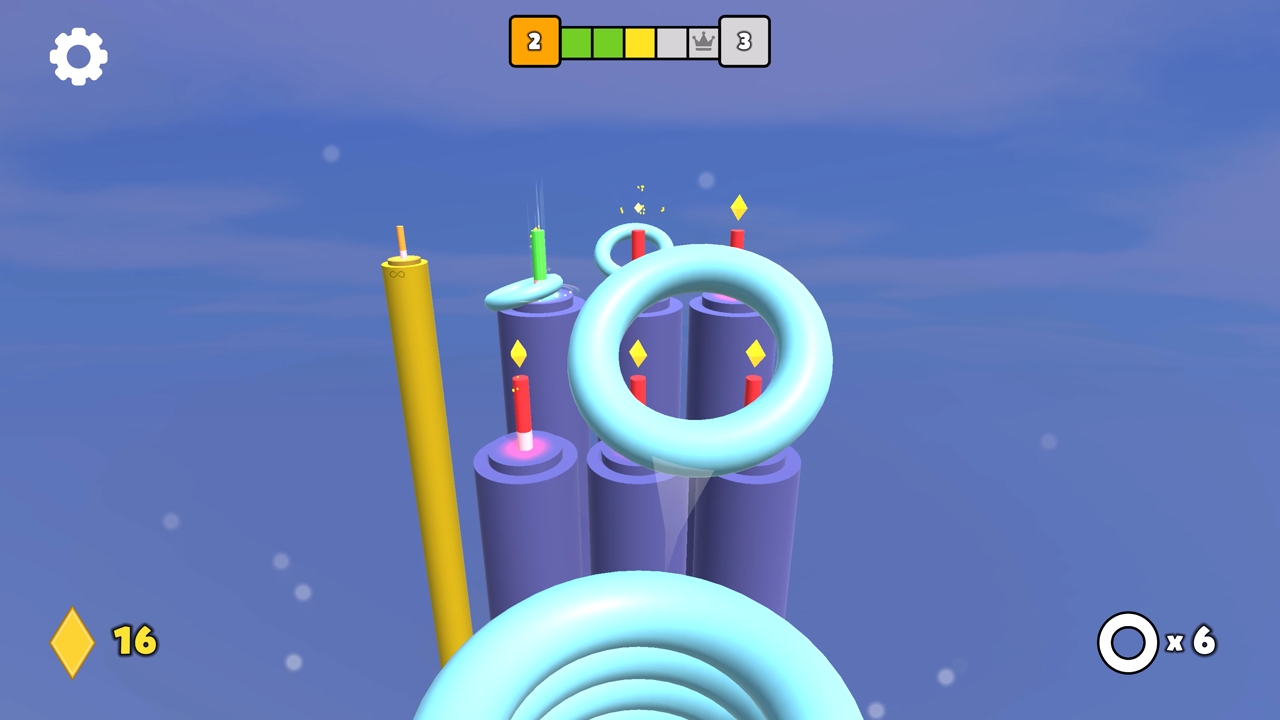Click the ring counter icon showing x6

point(1127,642)
